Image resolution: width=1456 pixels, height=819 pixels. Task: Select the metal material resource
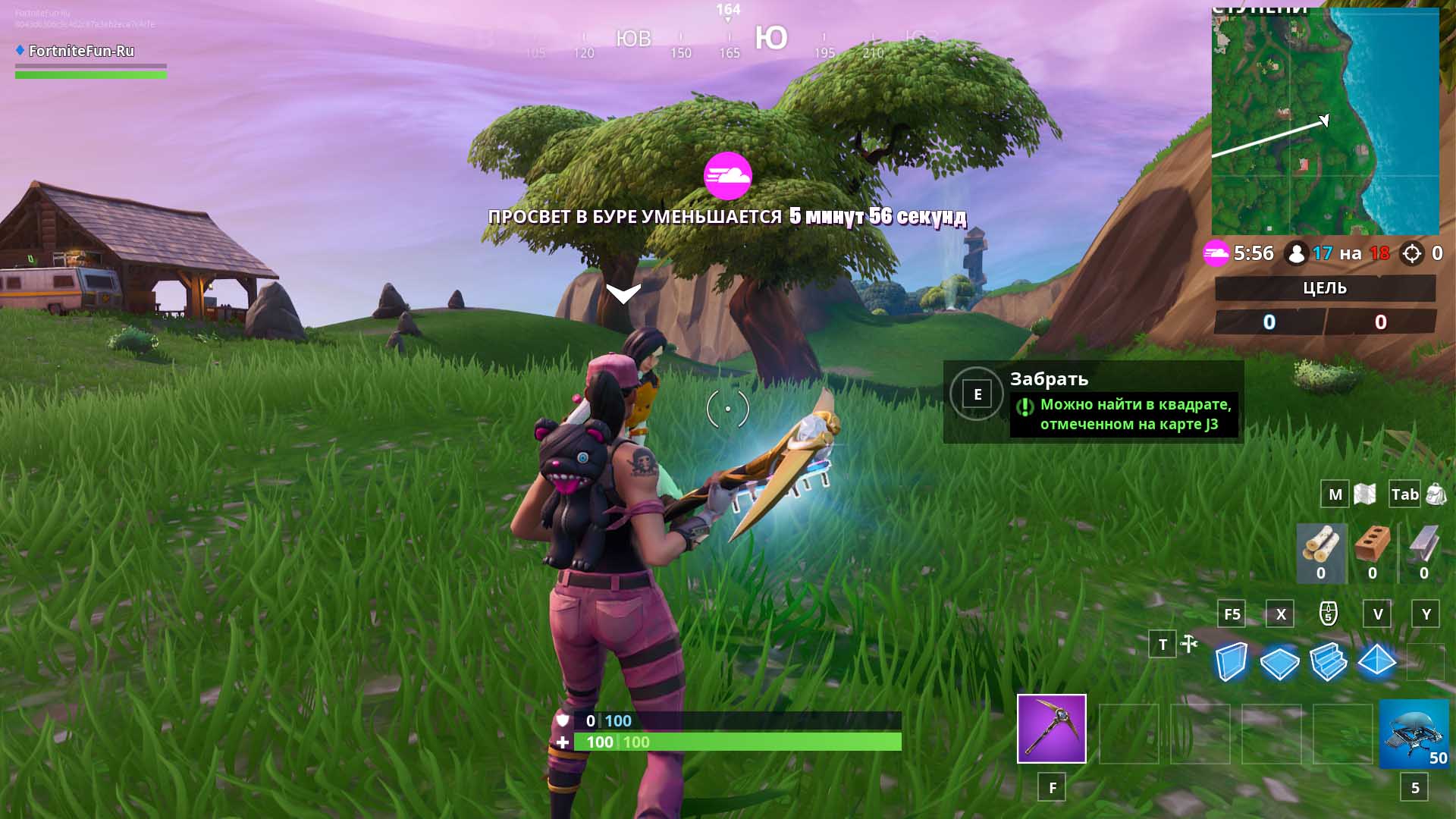(1423, 553)
